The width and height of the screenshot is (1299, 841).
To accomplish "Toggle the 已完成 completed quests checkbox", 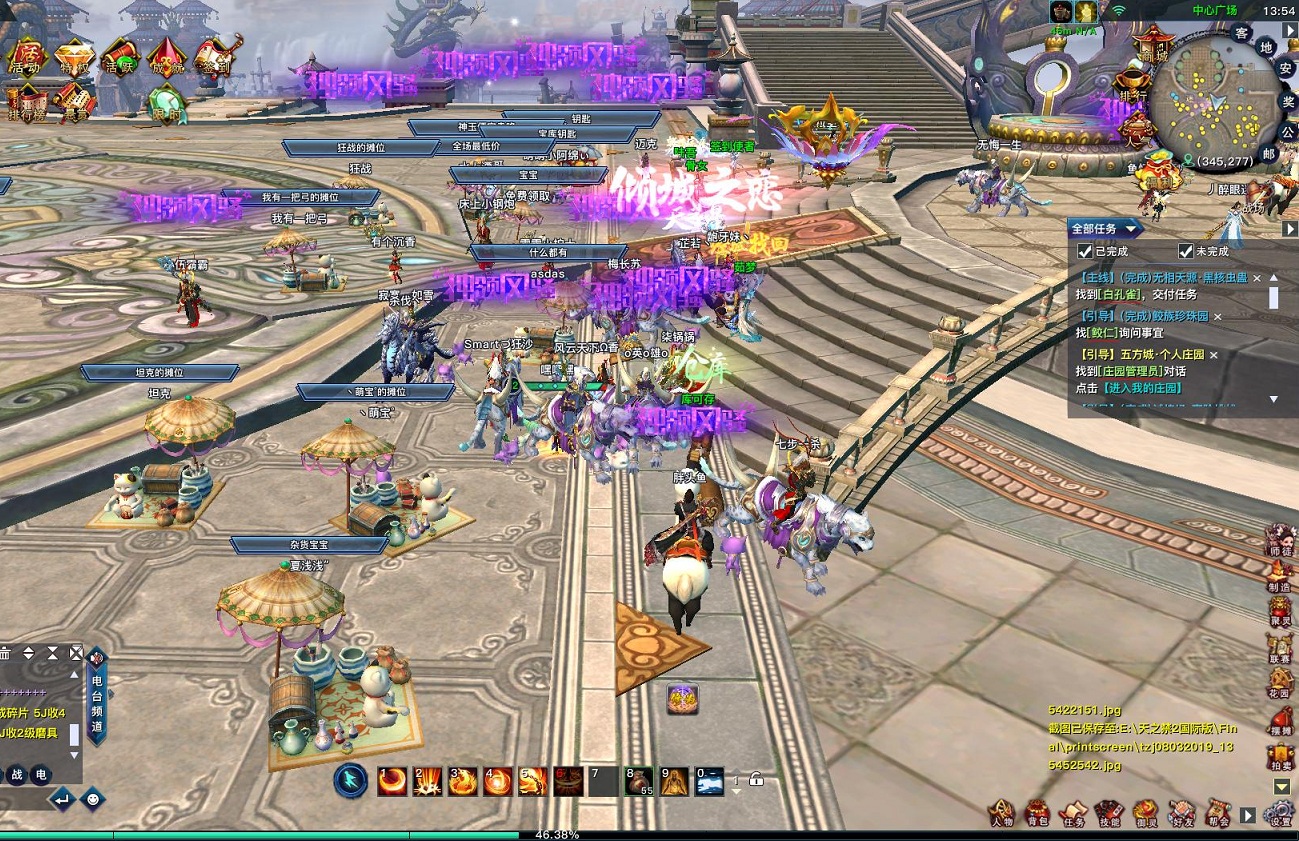I will pyautogui.click(x=1085, y=252).
